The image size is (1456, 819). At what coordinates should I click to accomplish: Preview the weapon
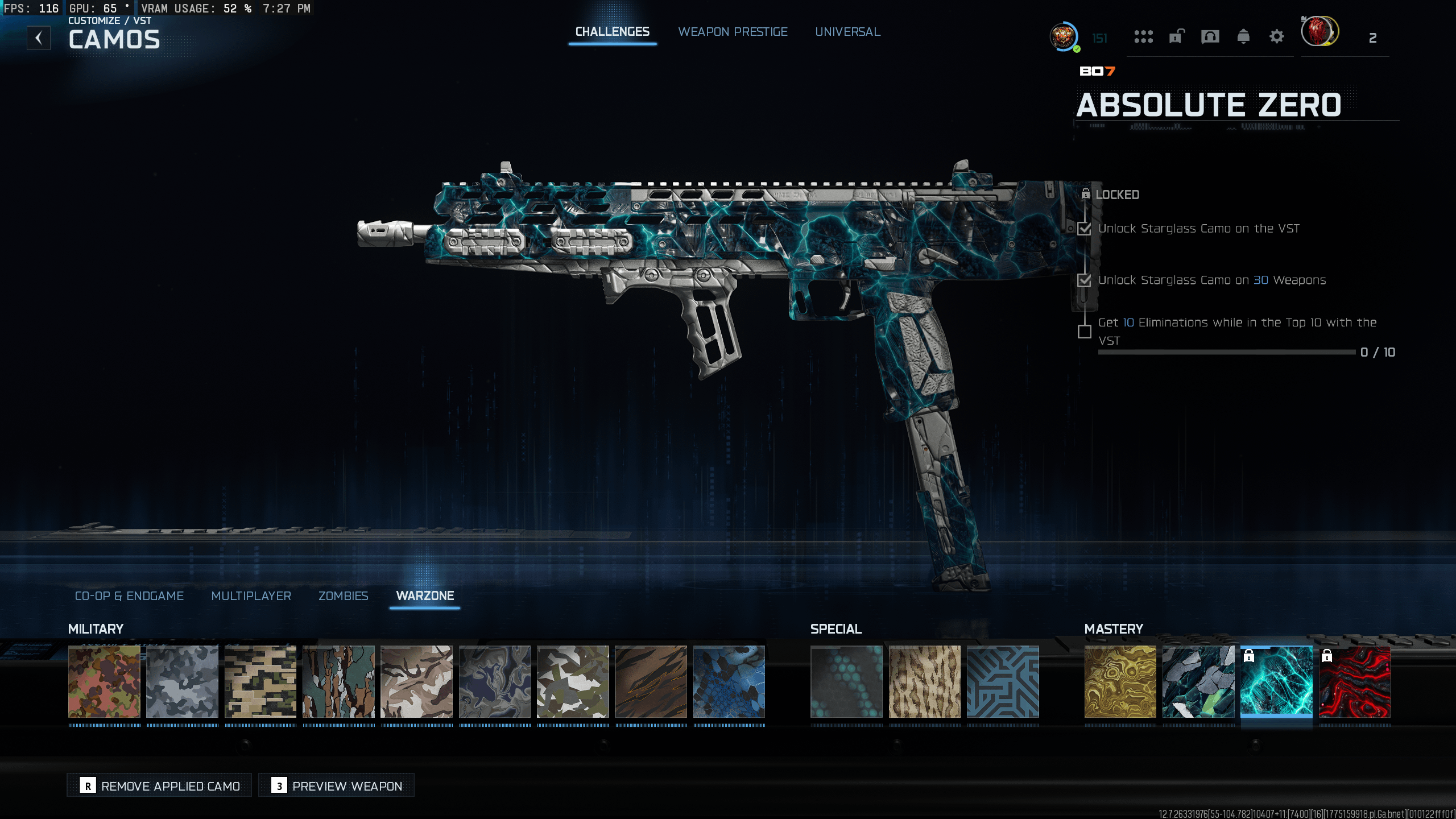pos(336,785)
